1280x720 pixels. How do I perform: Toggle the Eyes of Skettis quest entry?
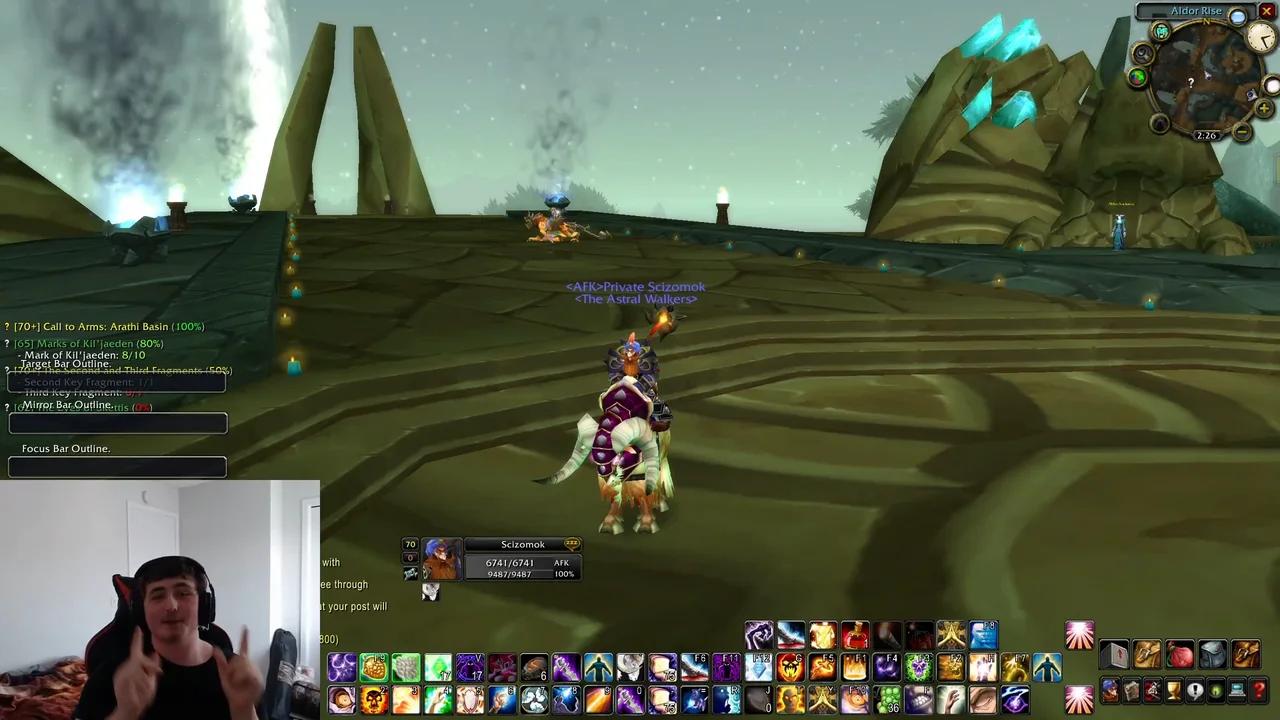tap(7, 407)
